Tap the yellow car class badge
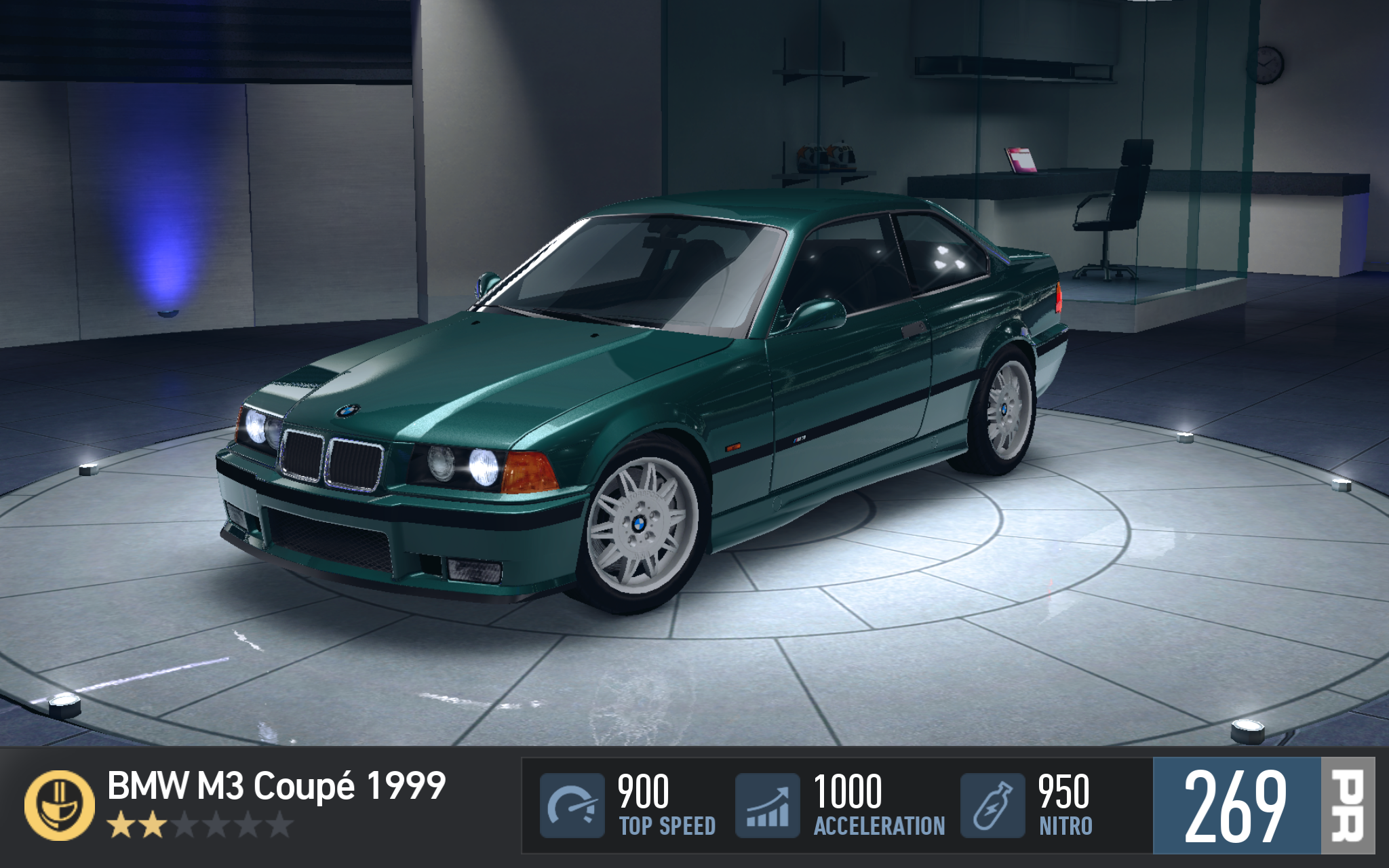 tap(60, 805)
